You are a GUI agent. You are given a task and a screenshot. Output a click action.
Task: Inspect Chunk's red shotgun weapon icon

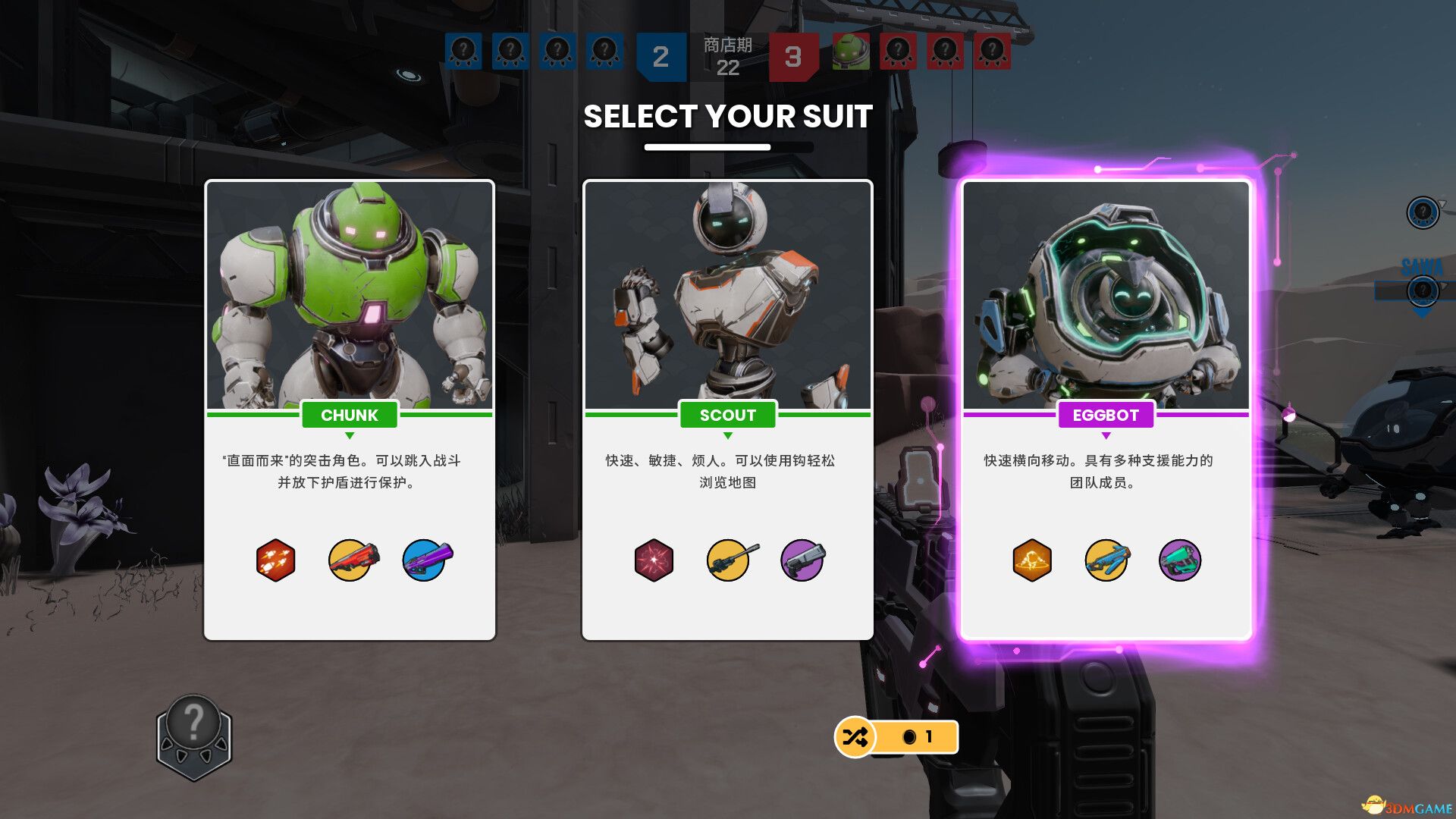pos(352,560)
